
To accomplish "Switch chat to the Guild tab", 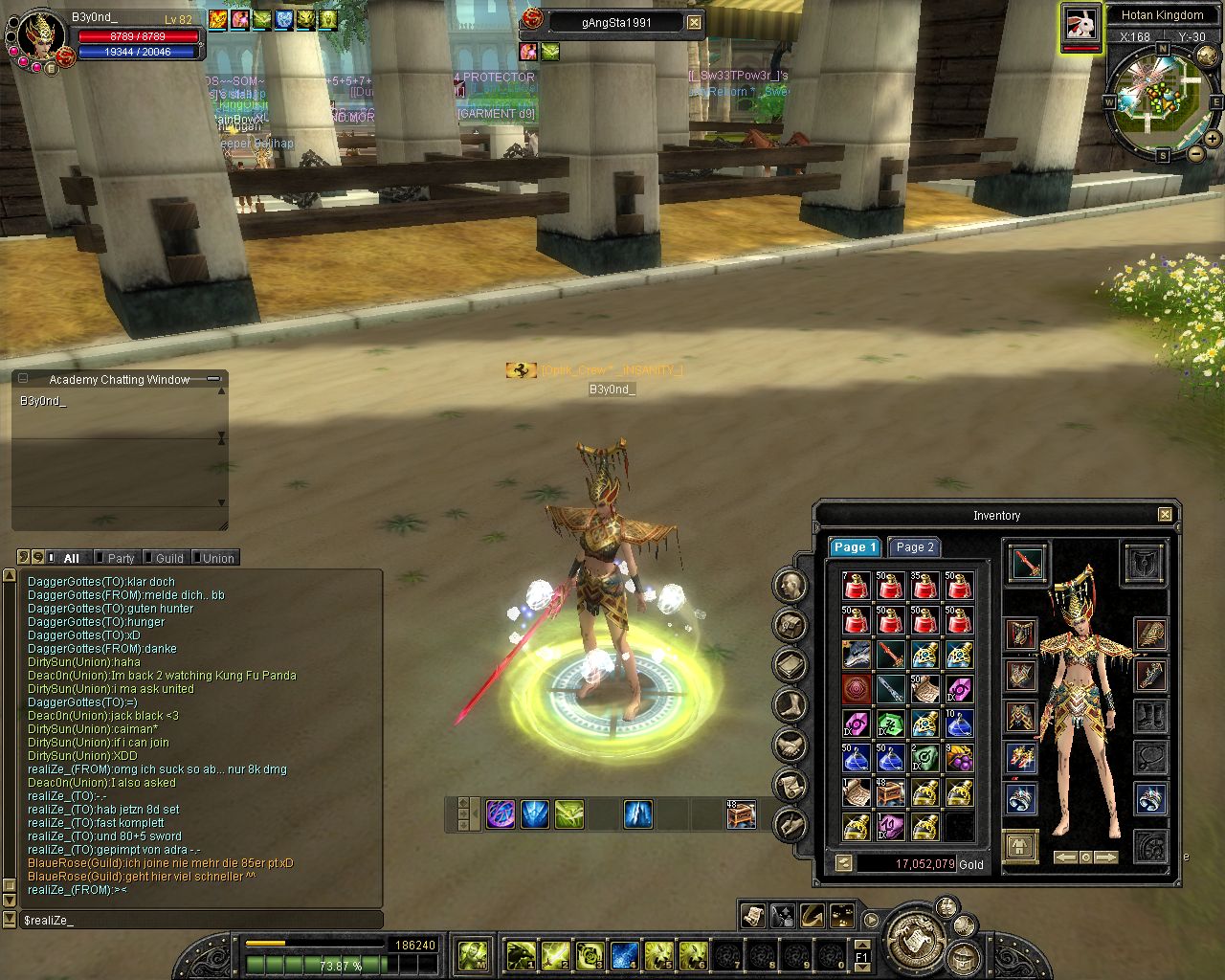I will point(169,558).
